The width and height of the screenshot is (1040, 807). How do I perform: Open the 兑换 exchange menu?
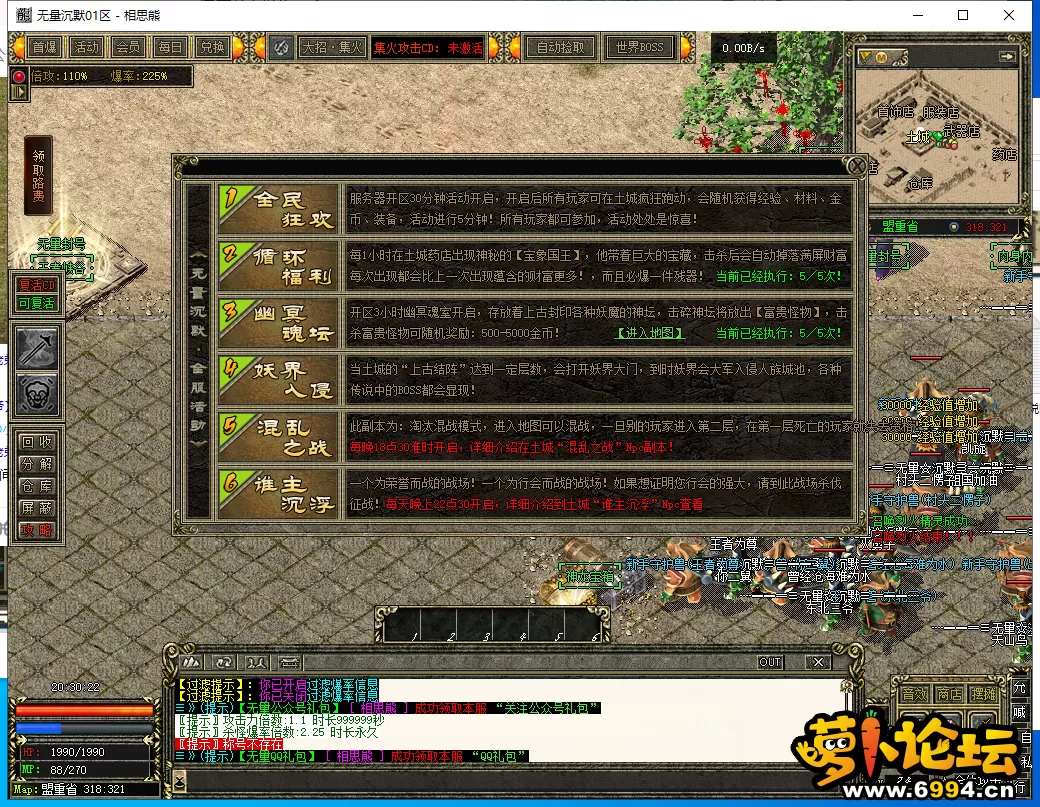point(212,47)
